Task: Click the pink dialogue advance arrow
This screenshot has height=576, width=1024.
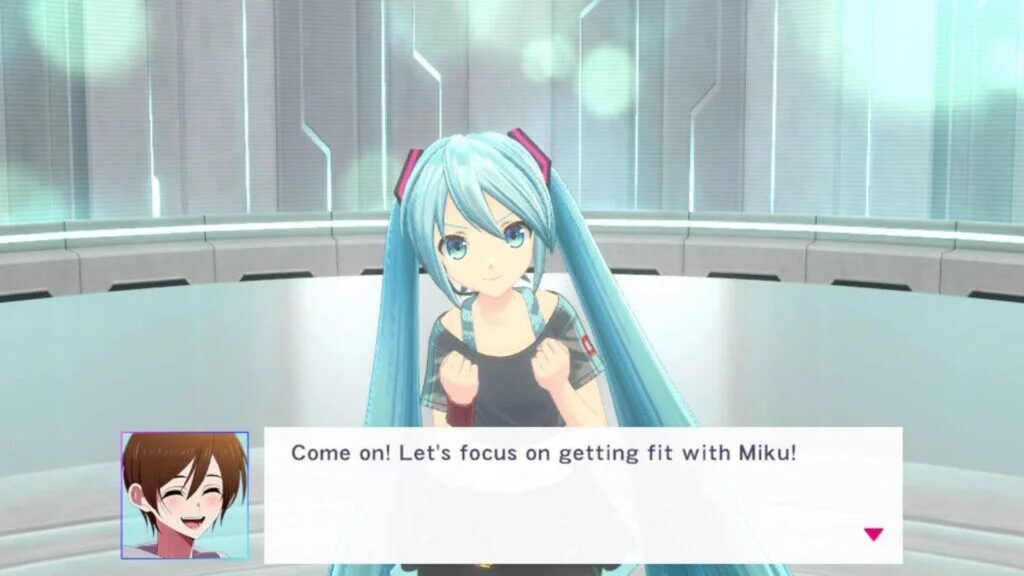Action: (x=873, y=534)
